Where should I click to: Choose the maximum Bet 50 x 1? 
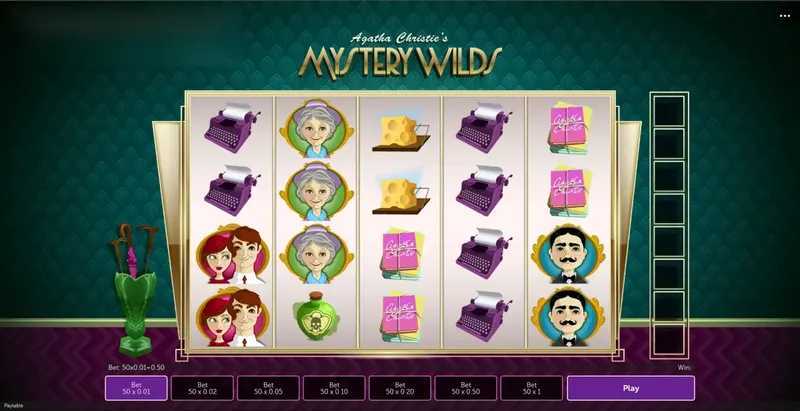tap(531, 388)
